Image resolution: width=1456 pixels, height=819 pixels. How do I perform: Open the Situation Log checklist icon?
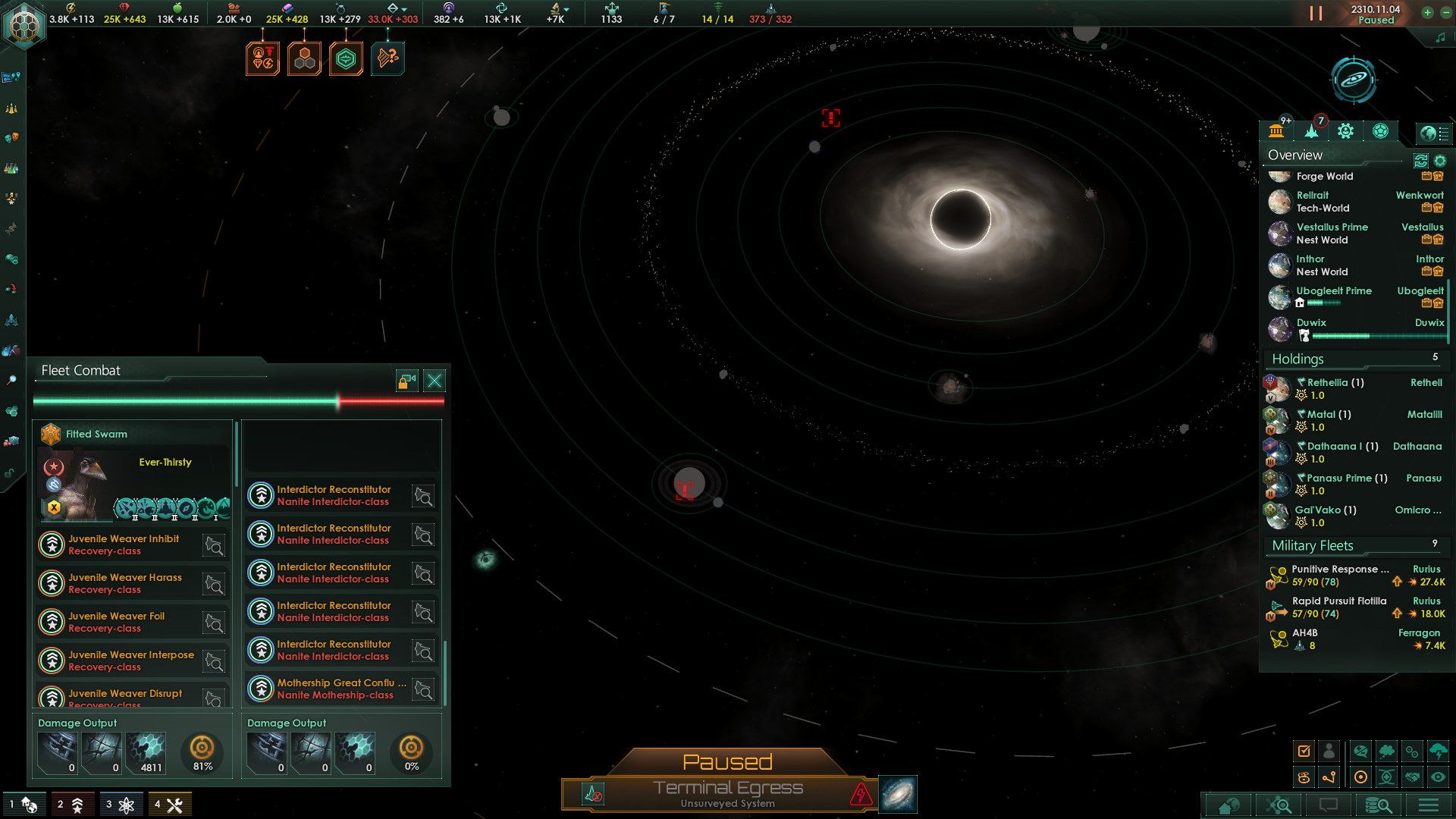pyautogui.click(x=1304, y=750)
